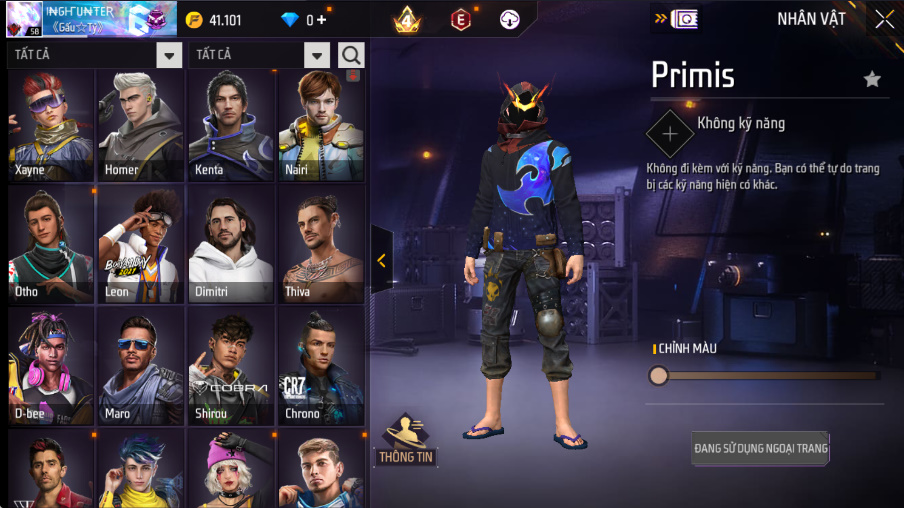Pick the Dimitri character portrait
The image size is (904, 508).
[230, 246]
